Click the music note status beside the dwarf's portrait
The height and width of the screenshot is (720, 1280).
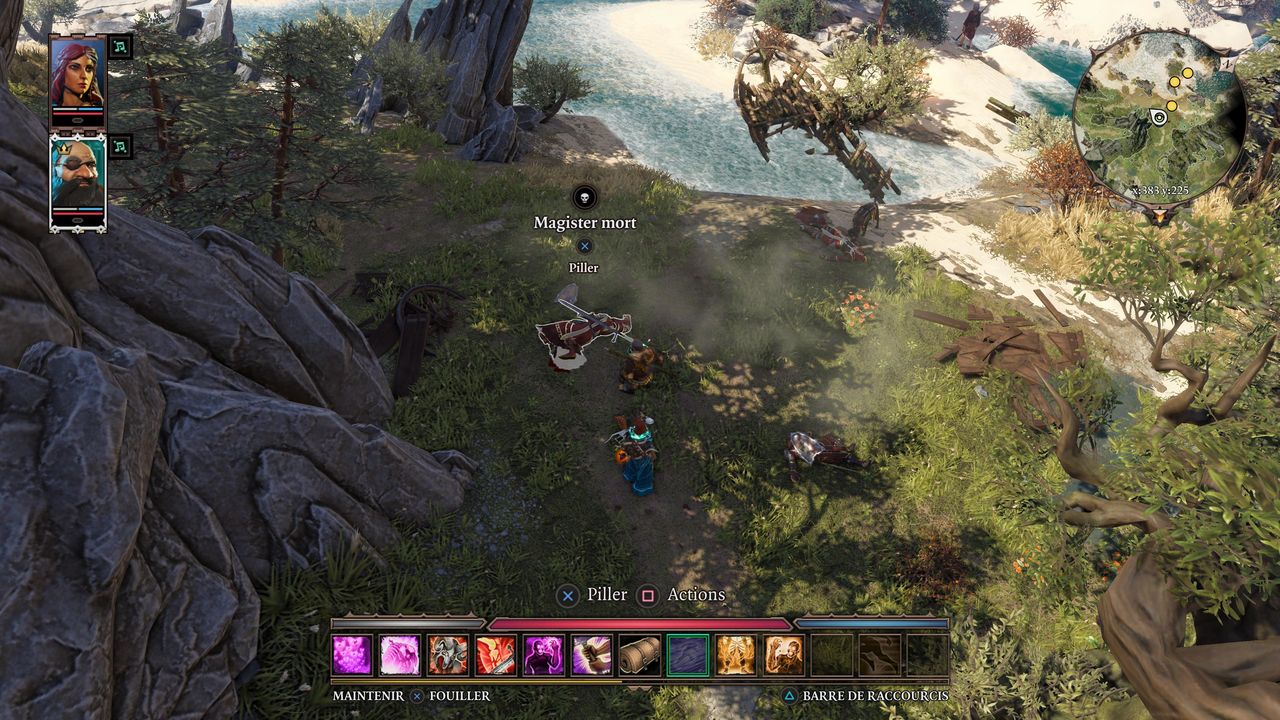120,146
